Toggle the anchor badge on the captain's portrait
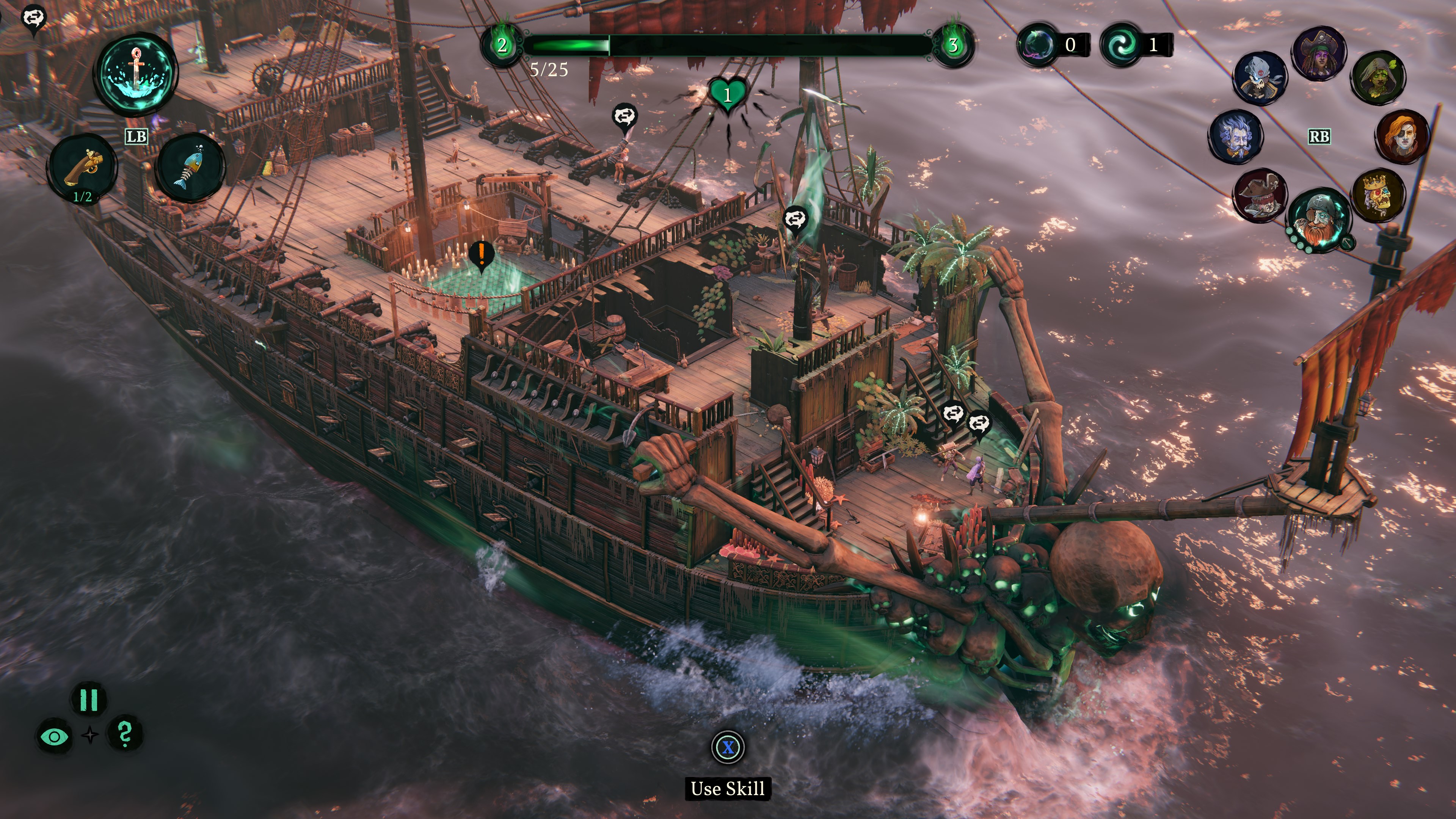This screenshot has height=819, width=1456. (x=1348, y=242)
